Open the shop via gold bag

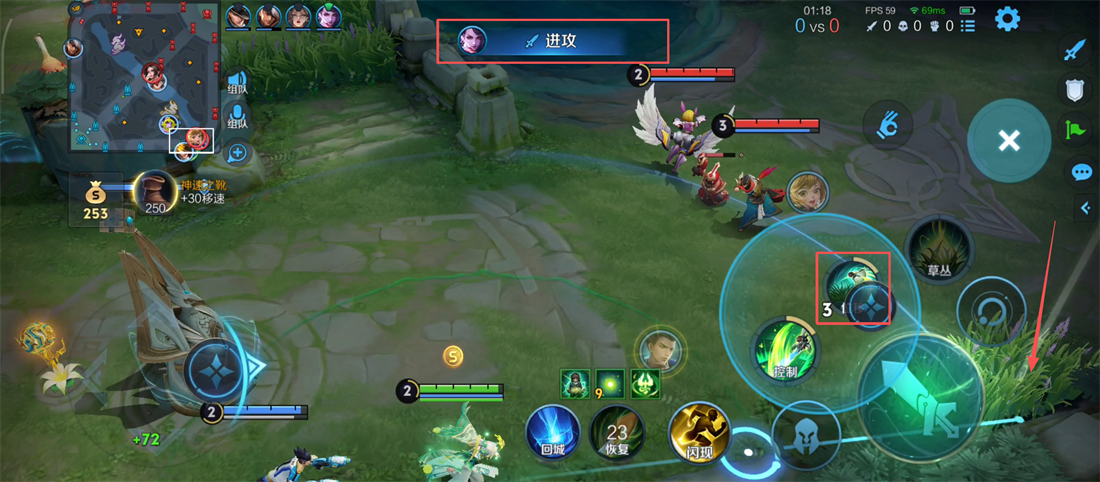96,200
